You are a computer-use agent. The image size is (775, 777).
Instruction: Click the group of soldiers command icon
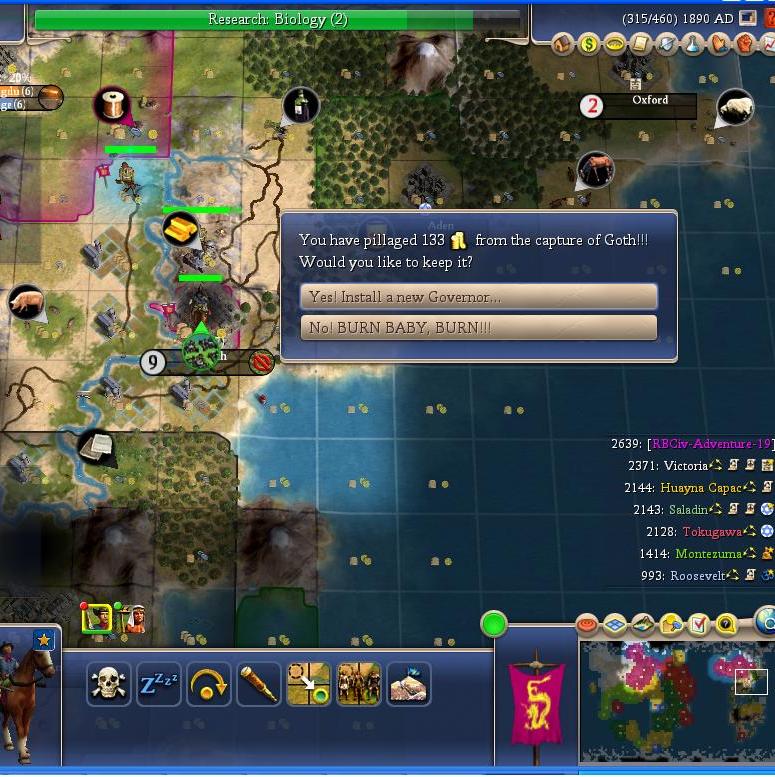358,684
